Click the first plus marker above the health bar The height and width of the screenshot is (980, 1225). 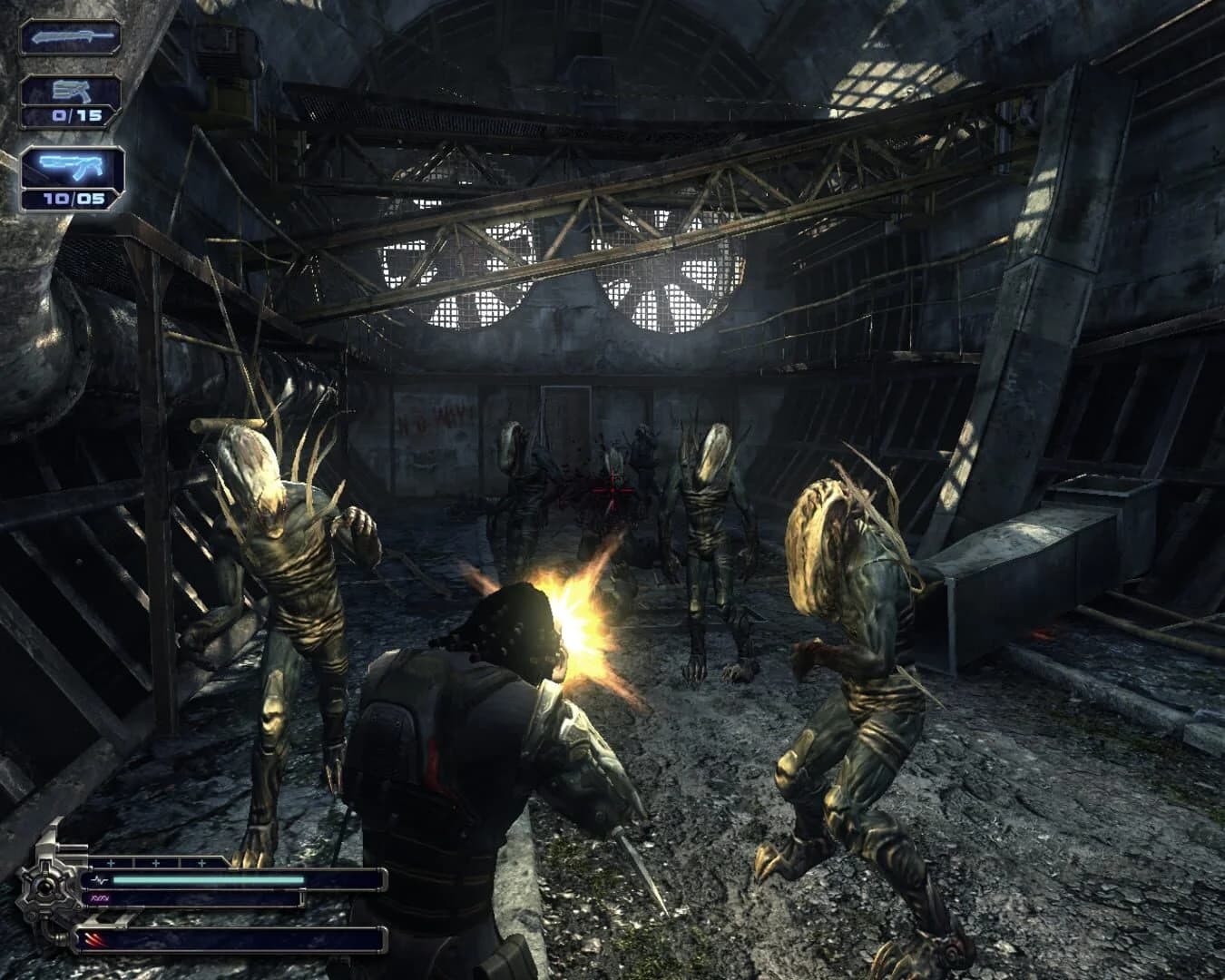pos(113,864)
